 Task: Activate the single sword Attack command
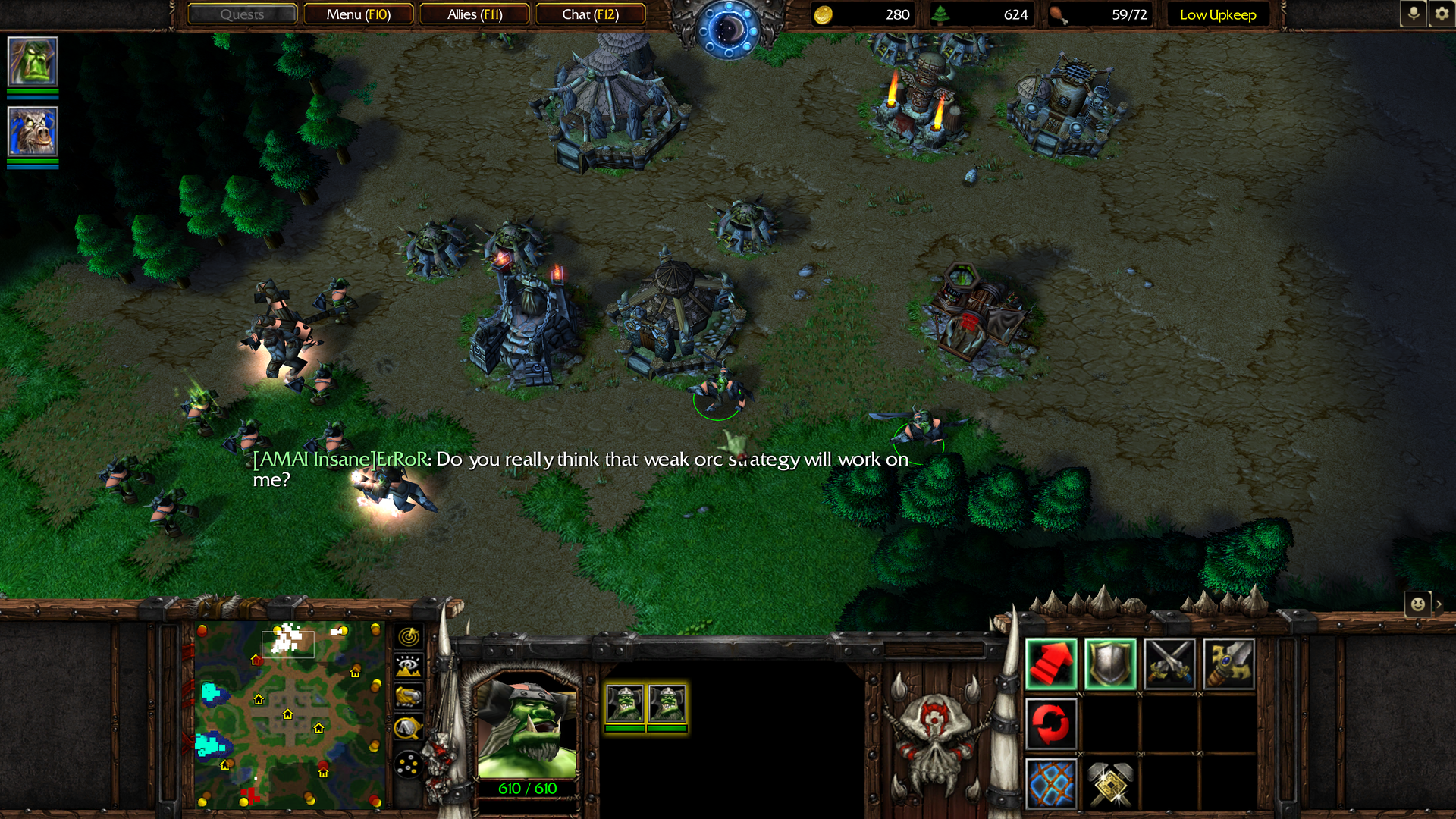pyautogui.click(x=1228, y=664)
